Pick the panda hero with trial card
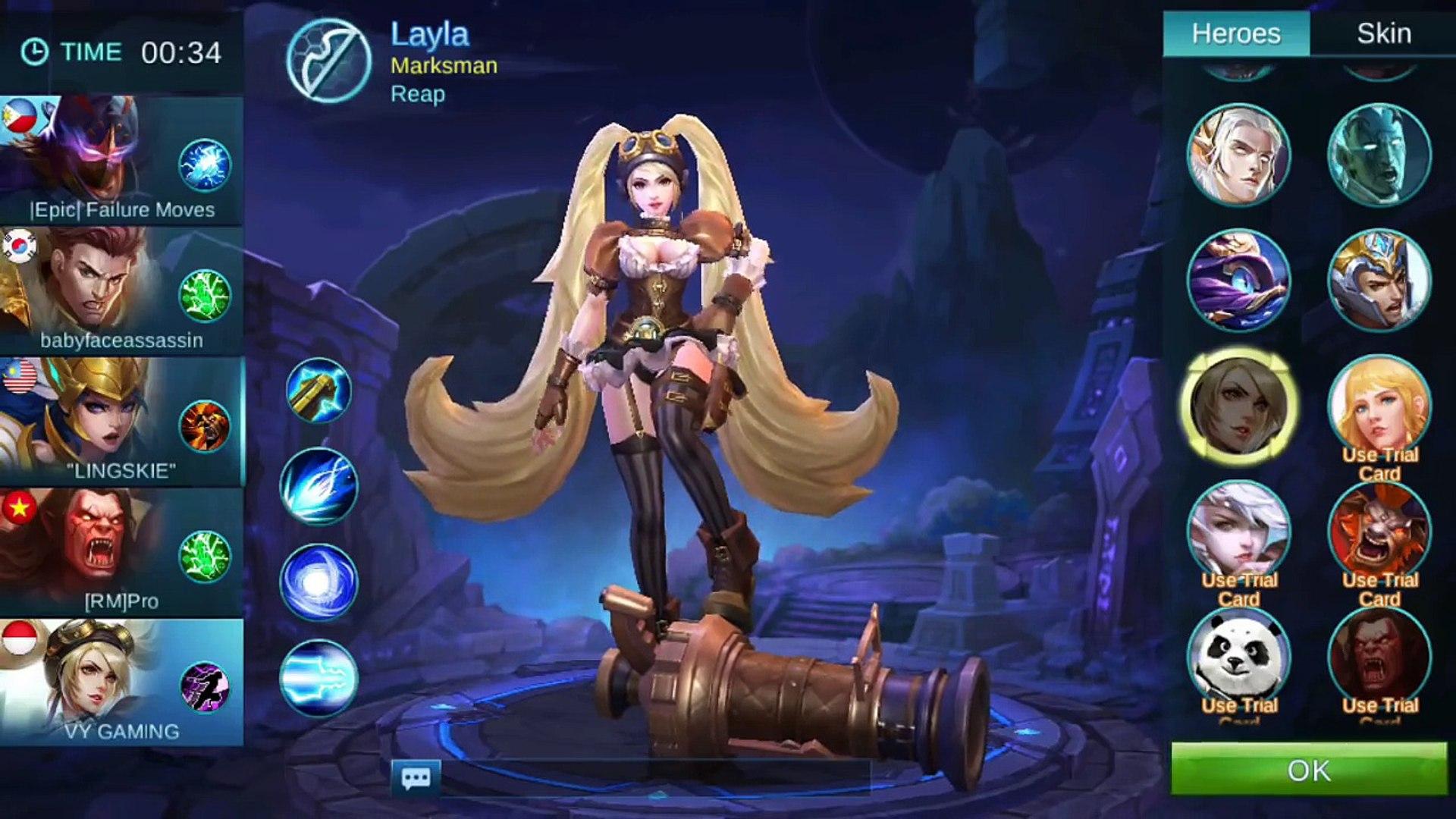Image resolution: width=1456 pixels, height=819 pixels. pos(1239,656)
